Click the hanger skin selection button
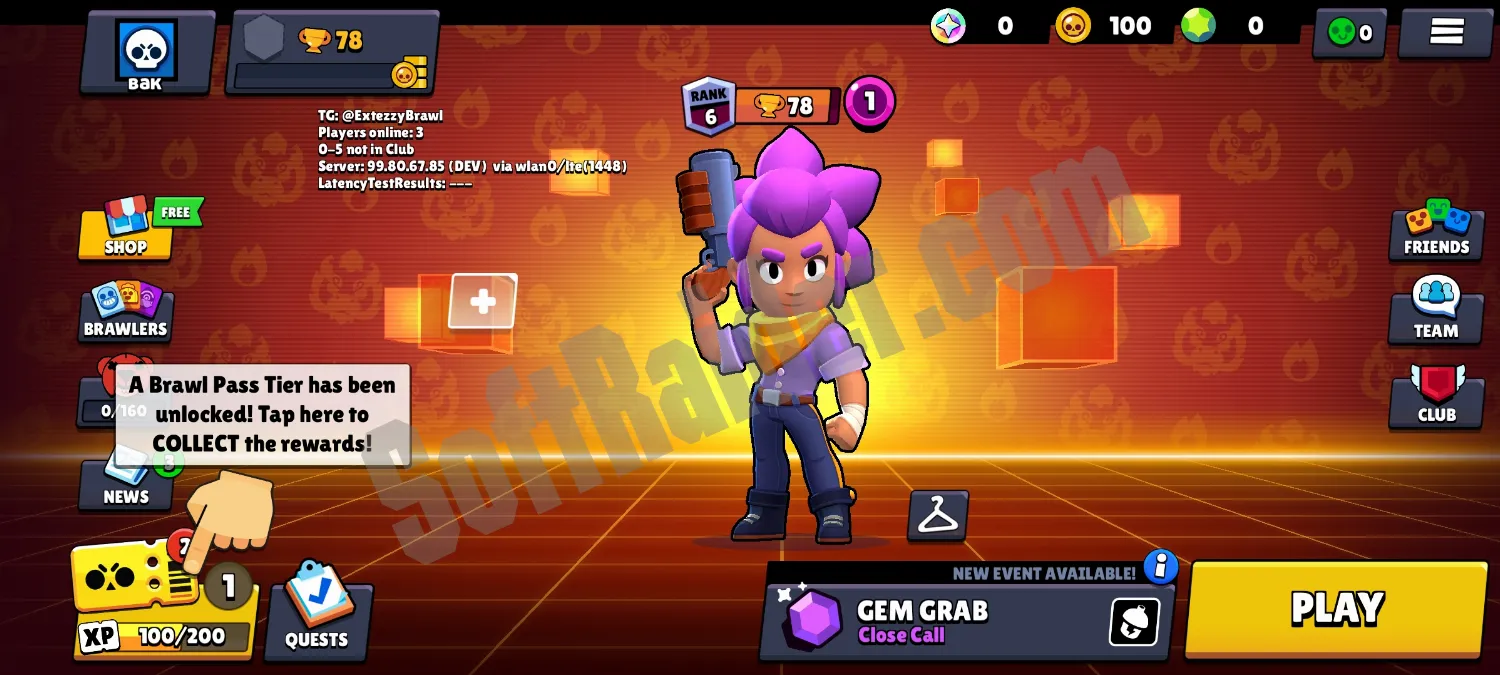This screenshot has height=675, width=1500. pos(938,515)
